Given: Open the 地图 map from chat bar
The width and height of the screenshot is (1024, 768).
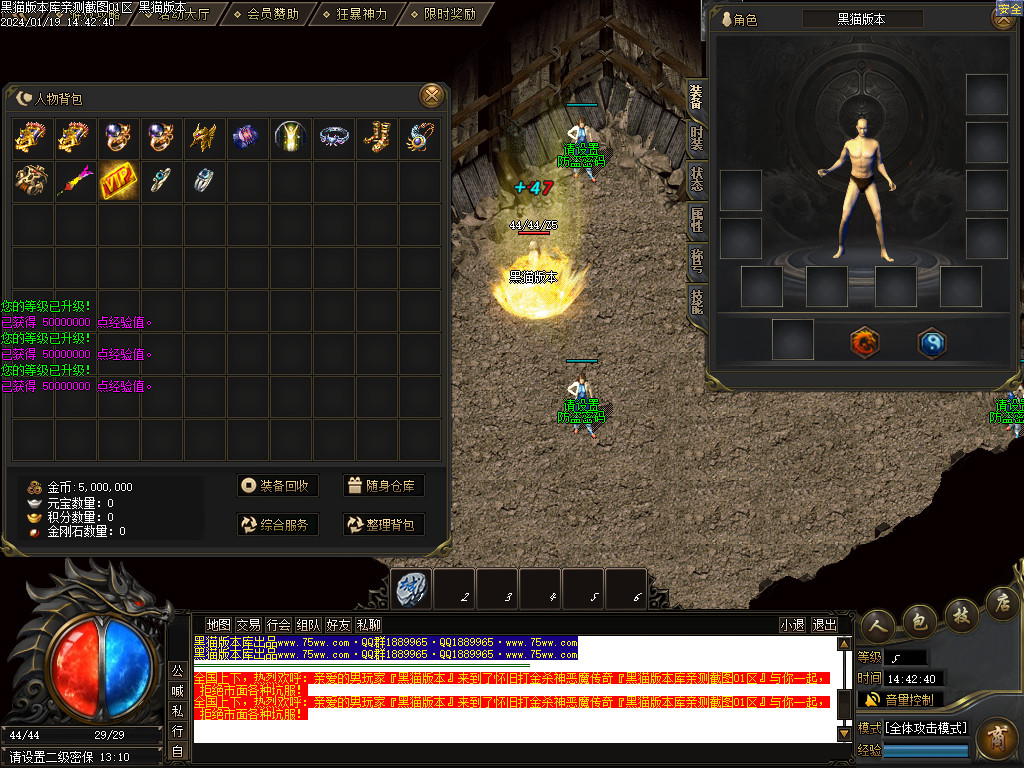Looking at the screenshot, I should click(x=218, y=625).
